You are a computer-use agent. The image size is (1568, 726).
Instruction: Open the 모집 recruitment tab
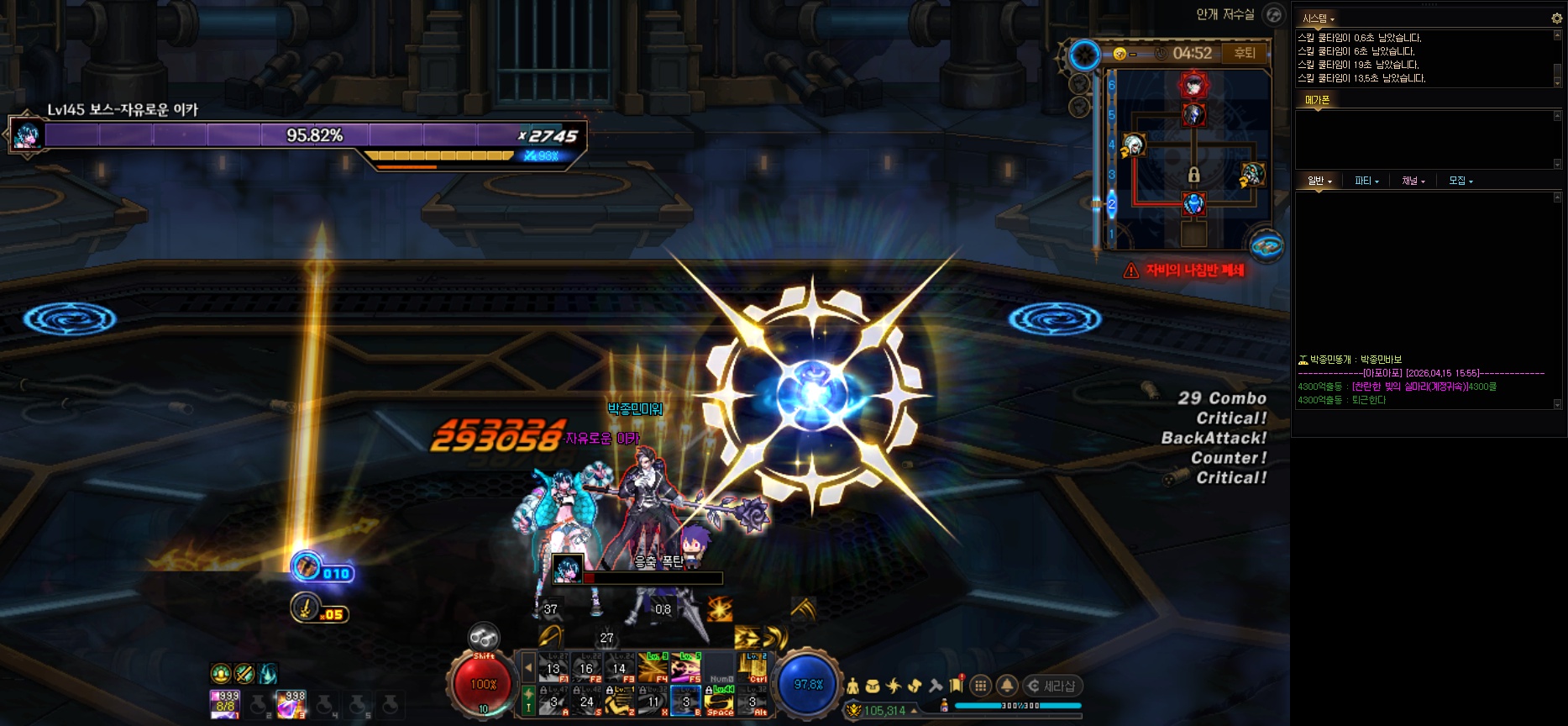tap(1460, 181)
